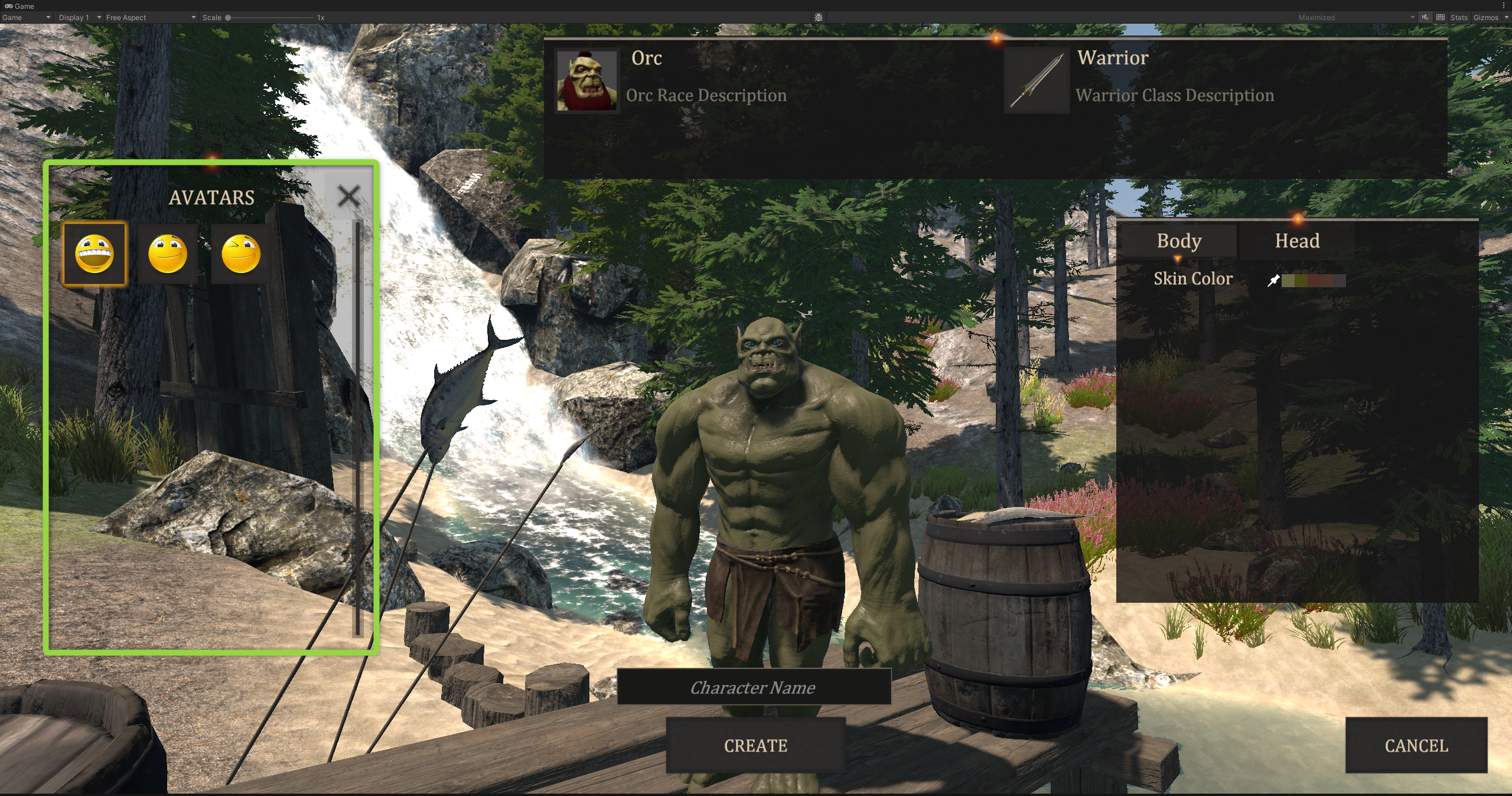Image resolution: width=1512 pixels, height=796 pixels.
Task: Choose the winking smiley avatar
Action: (240, 254)
